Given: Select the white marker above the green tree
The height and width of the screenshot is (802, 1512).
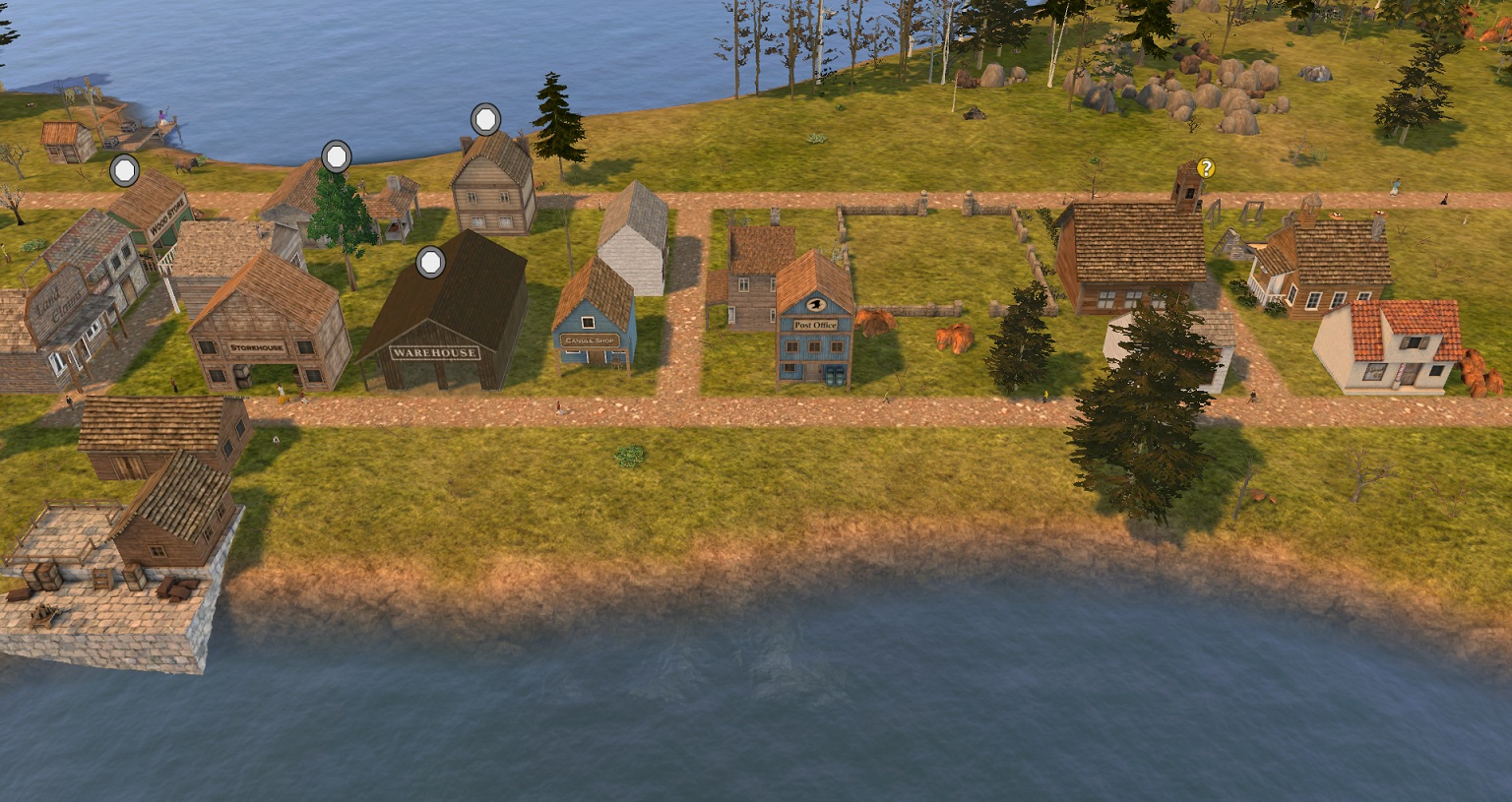Looking at the screenshot, I should (x=337, y=155).
